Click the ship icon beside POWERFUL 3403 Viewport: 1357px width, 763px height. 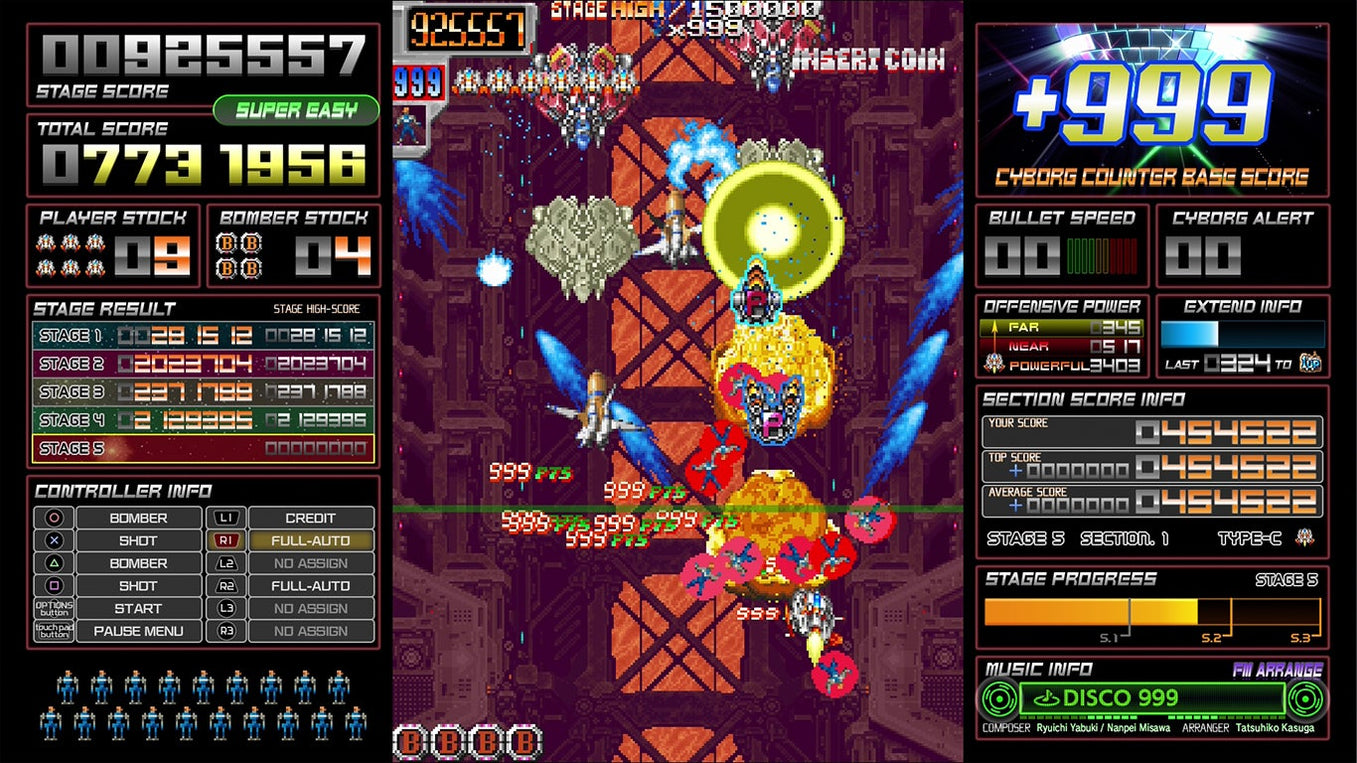tap(995, 364)
